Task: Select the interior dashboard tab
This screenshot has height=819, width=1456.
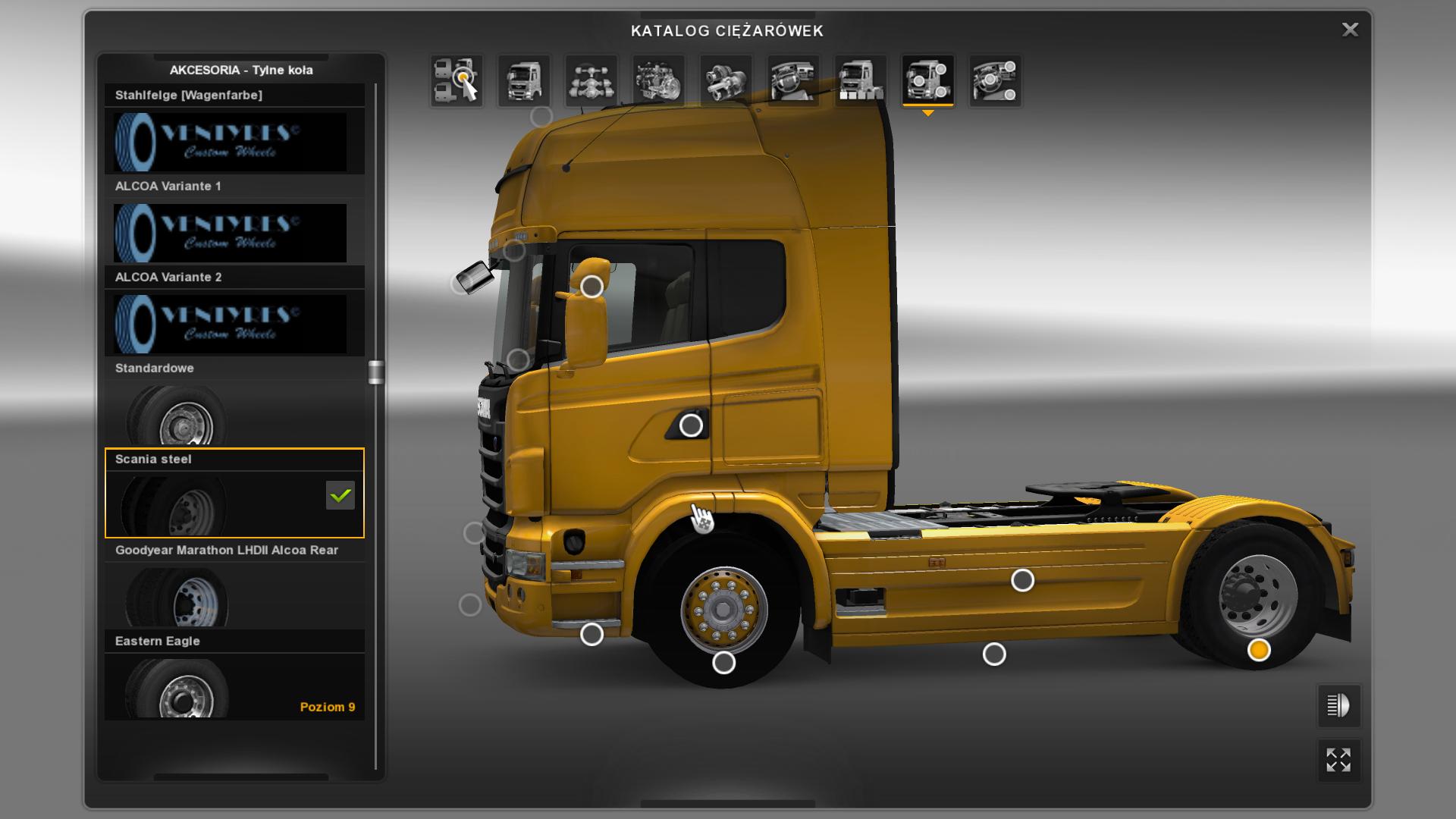Action: click(793, 80)
